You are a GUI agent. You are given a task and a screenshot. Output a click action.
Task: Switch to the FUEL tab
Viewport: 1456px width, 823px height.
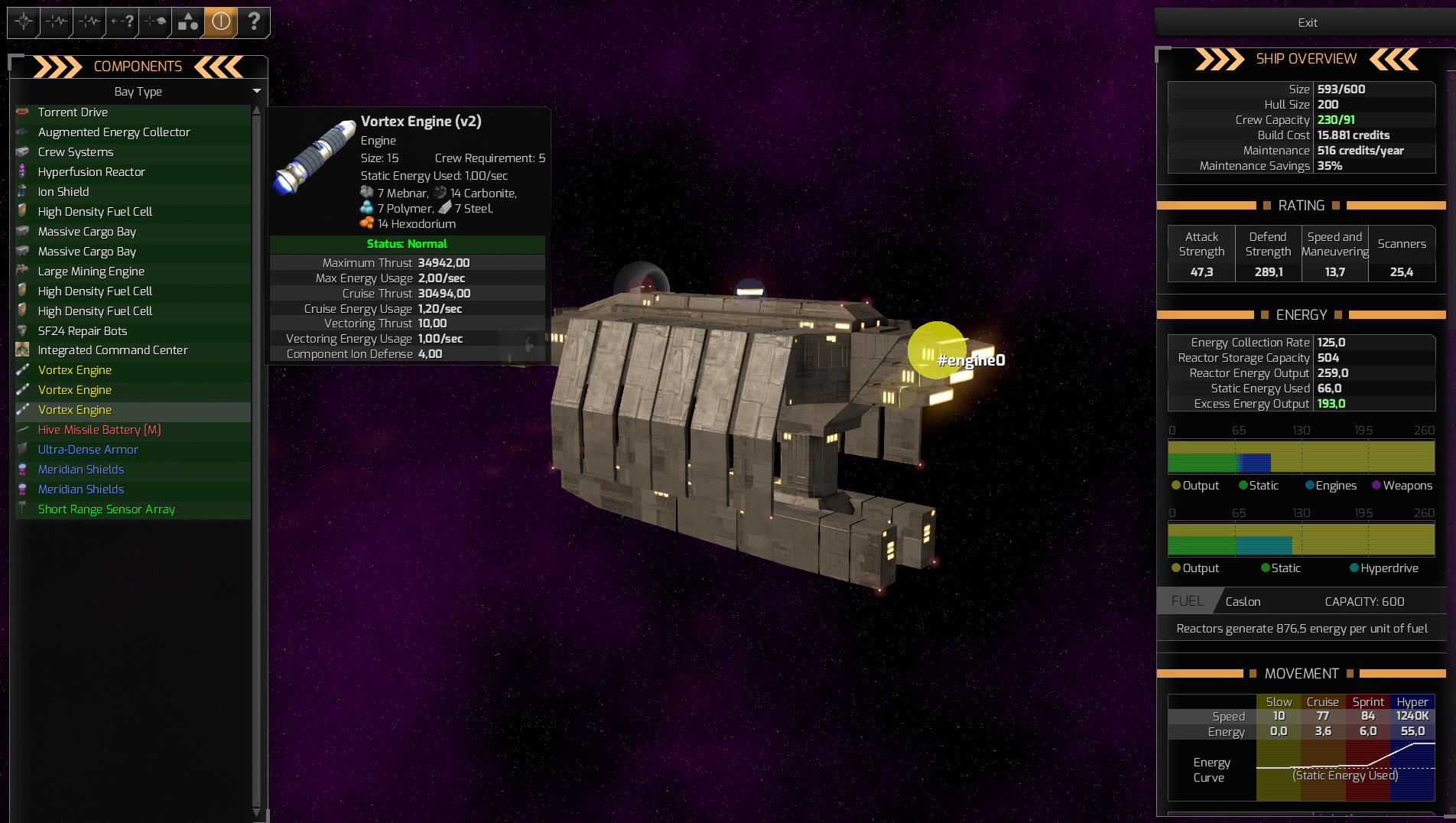(1187, 601)
